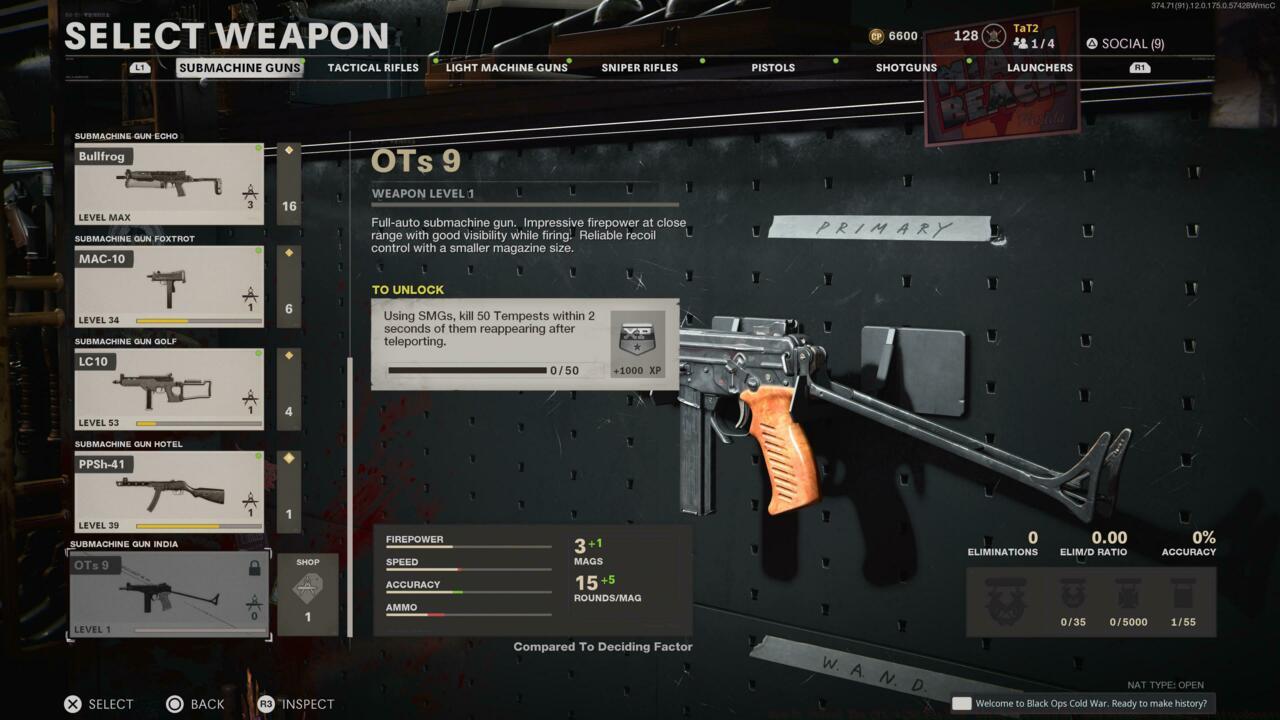
Task: Select the PPSh-41 weapon tile
Action: coord(169,491)
